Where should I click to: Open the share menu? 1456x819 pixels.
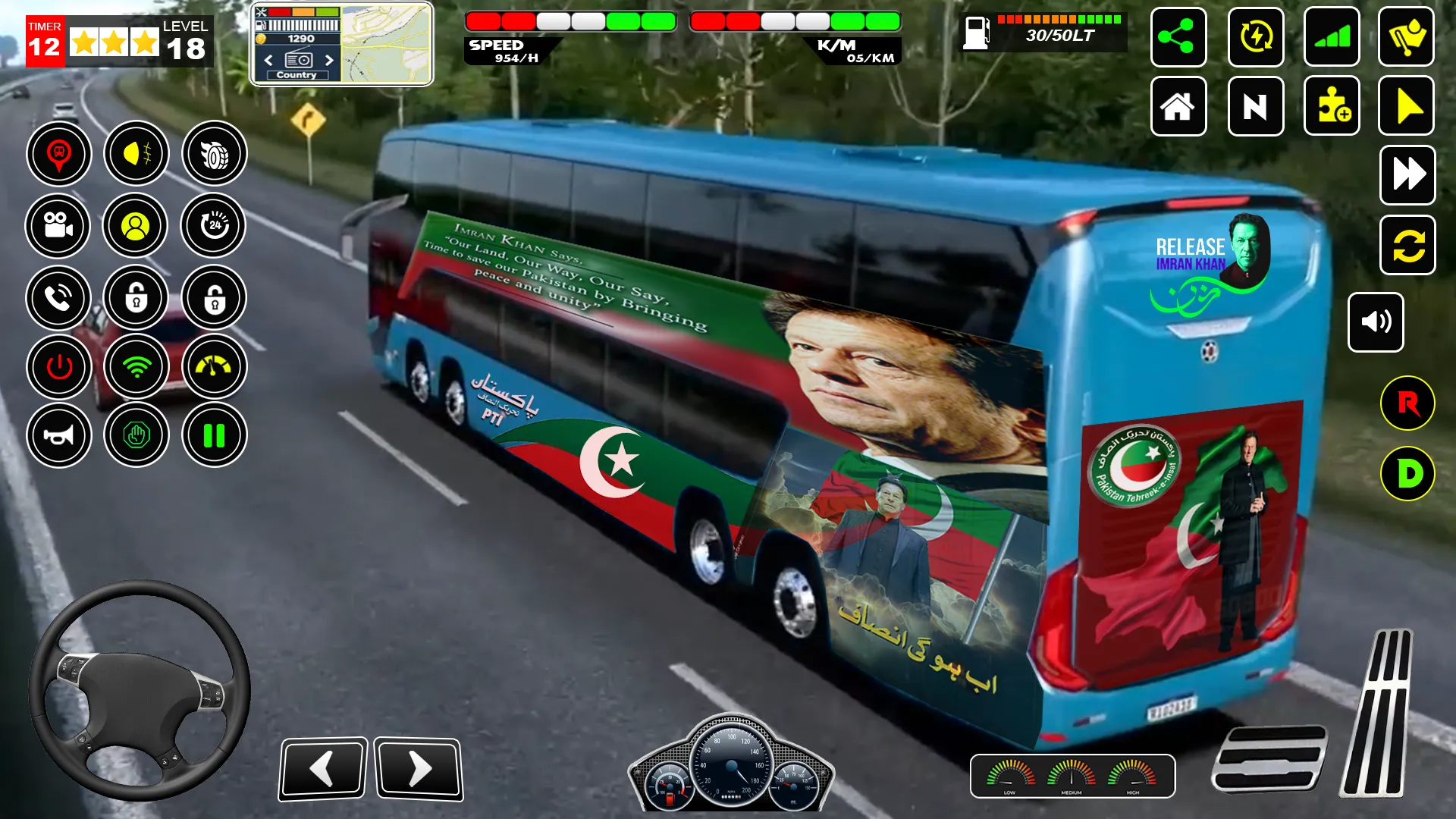(1178, 38)
